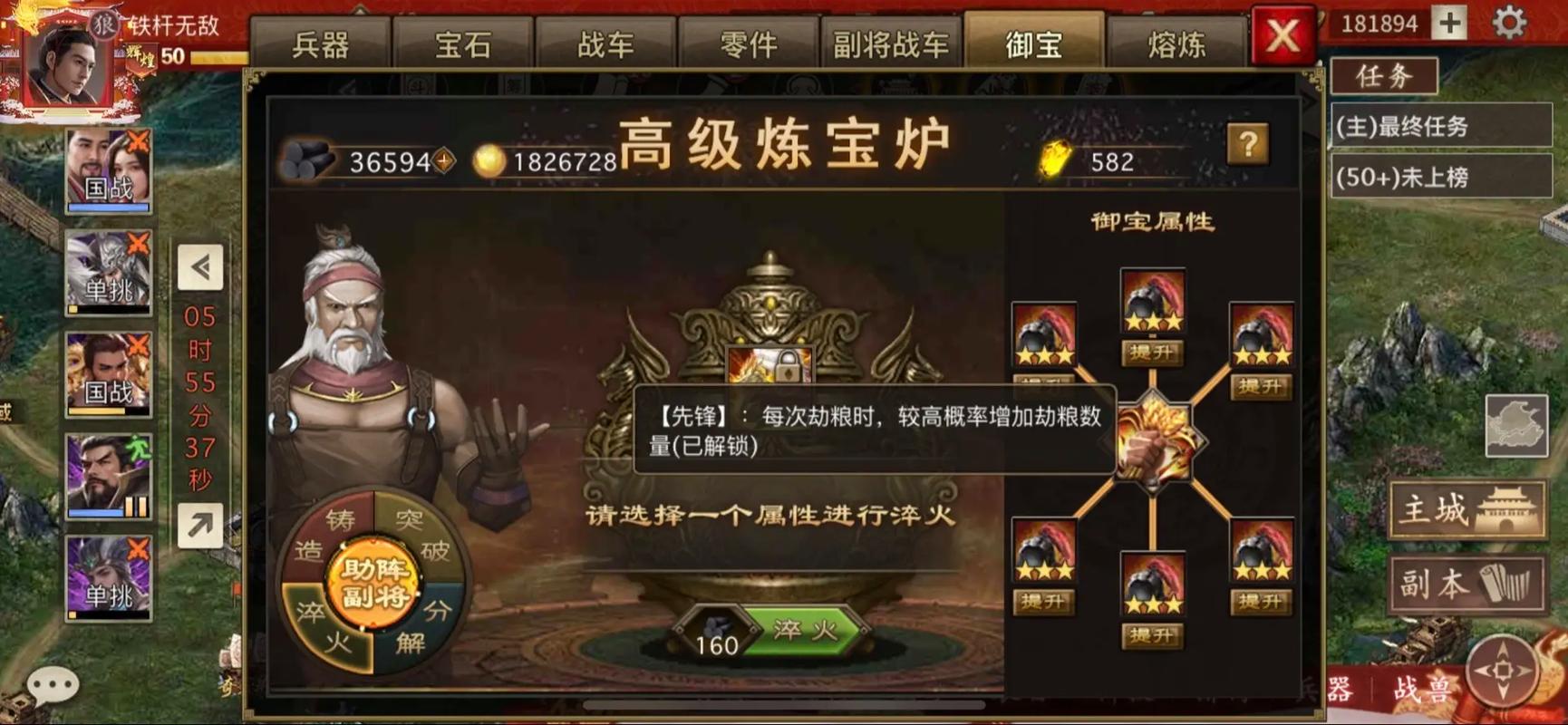The width and height of the screenshot is (1568, 725).
Task: Expand currency with the plus next to 181894
Action: coord(1450,22)
